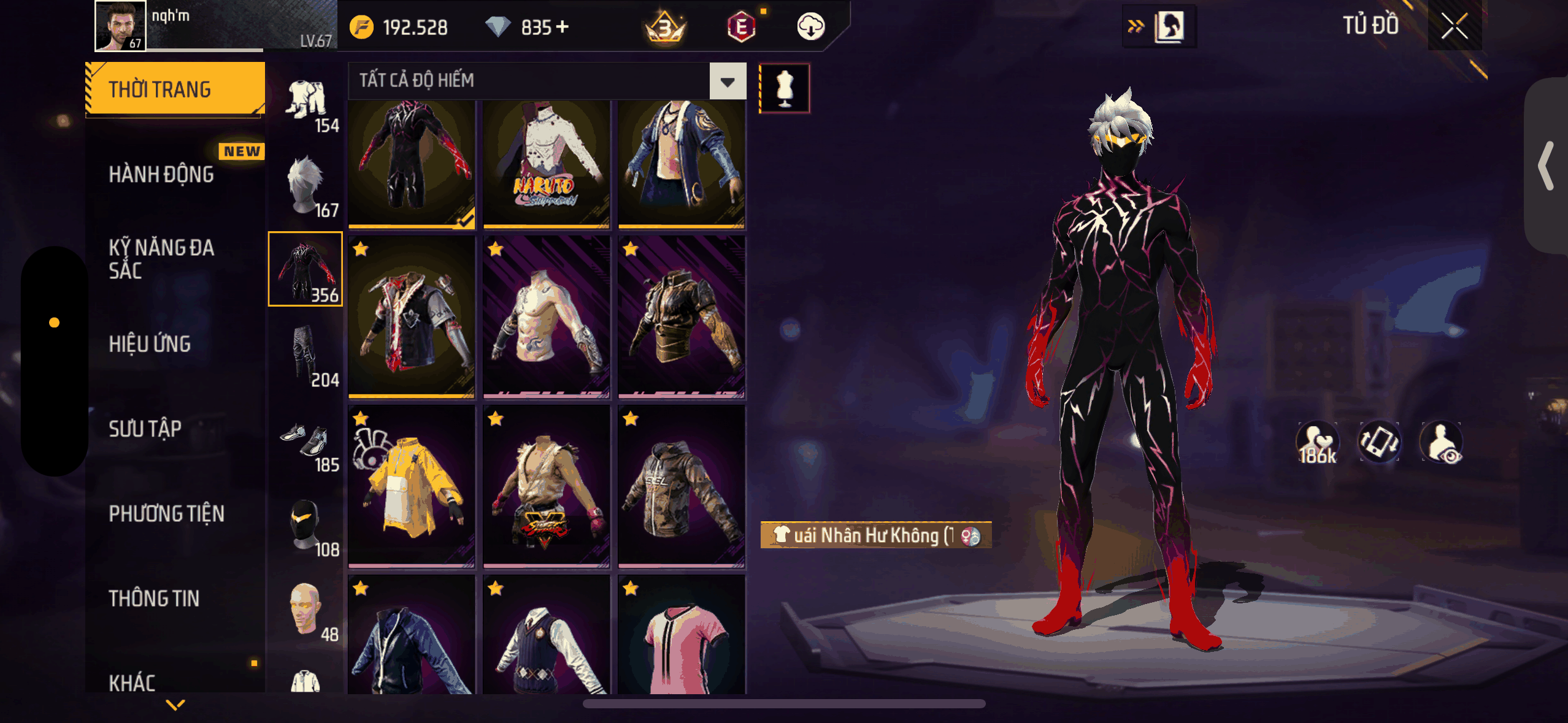Open the rarity filter dropdown
The image size is (1568, 723).
click(x=728, y=81)
